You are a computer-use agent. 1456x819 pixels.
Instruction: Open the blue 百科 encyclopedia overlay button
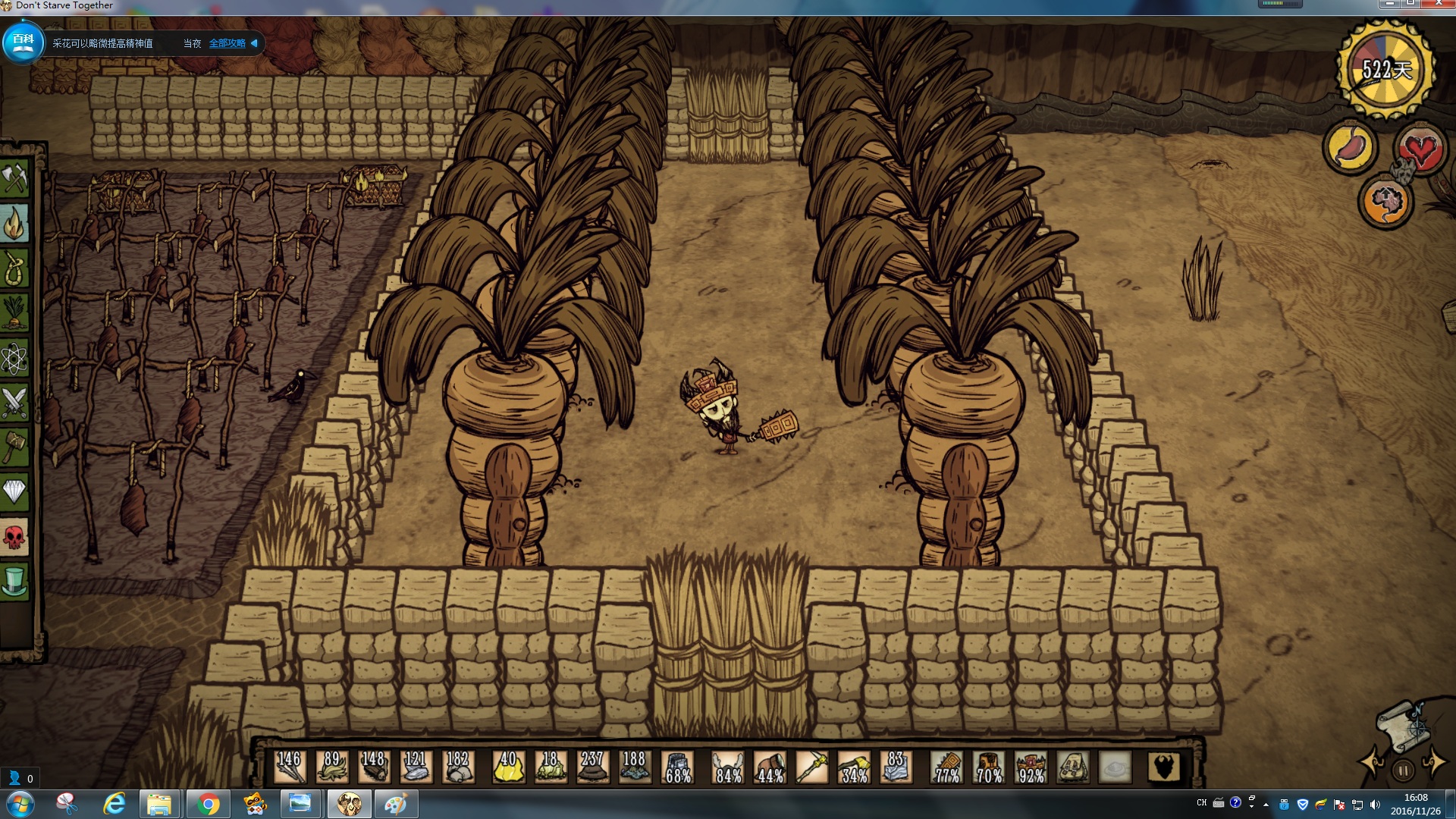click(23, 42)
